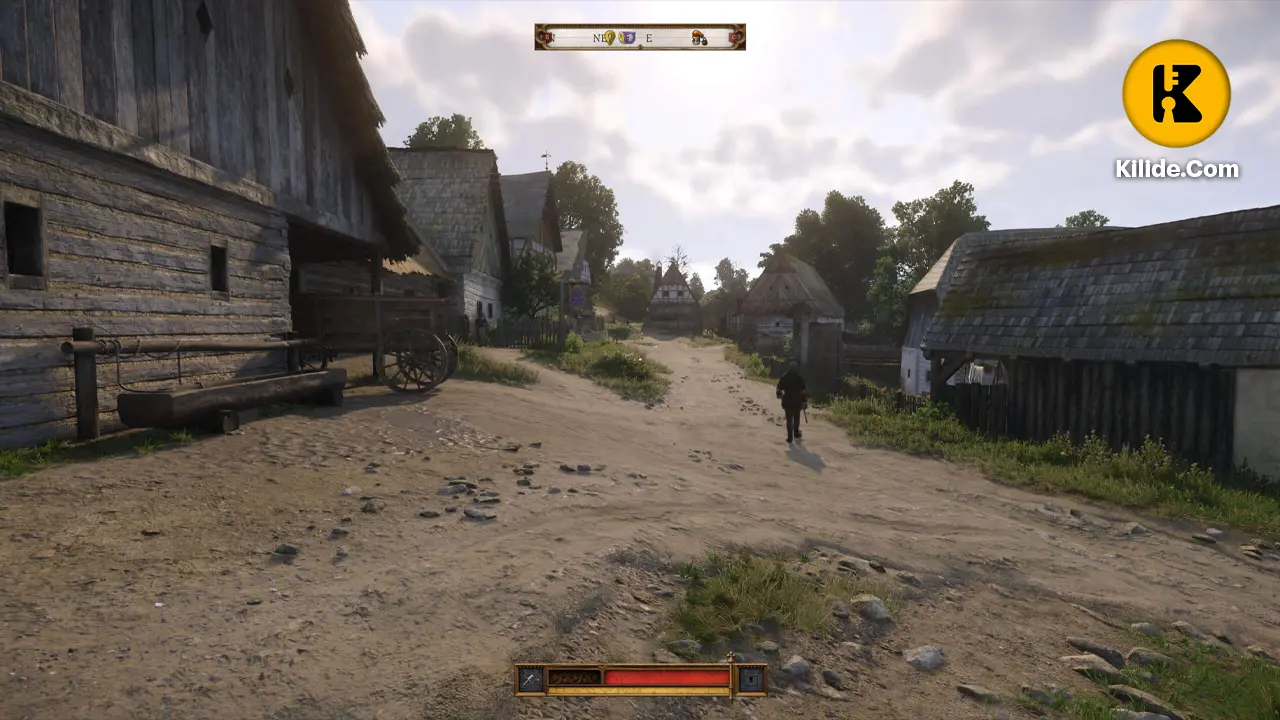Click the yellow quest marker on the compass
This screenshot has width=1280, height=720.
[x=609, y=37]
